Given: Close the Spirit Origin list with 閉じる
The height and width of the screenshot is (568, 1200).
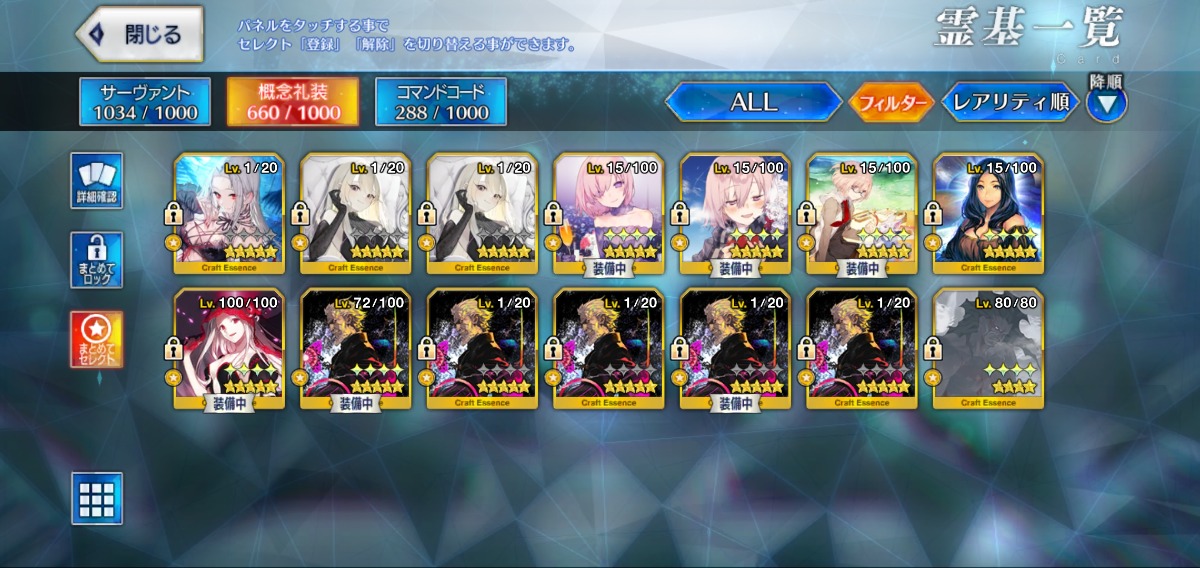Looking at the screenshot, I should coord(139,34).
